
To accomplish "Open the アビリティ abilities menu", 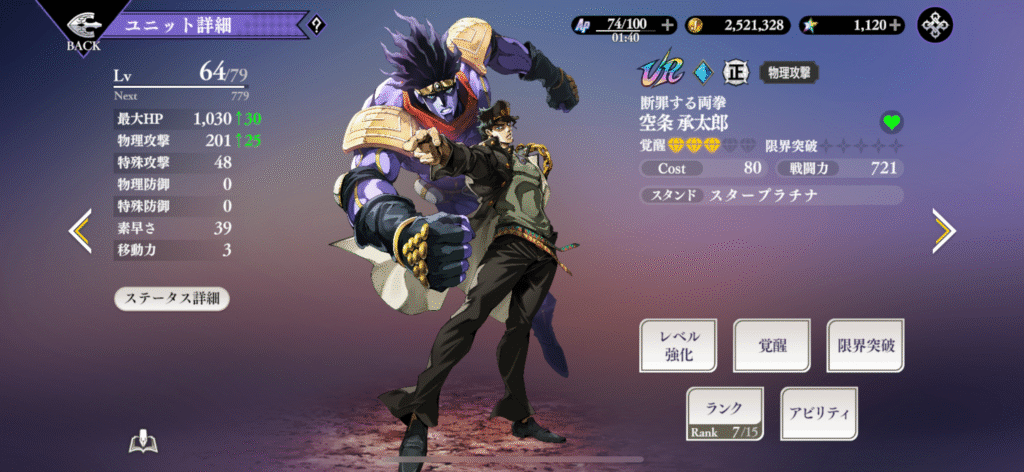I will pos(818,413).
